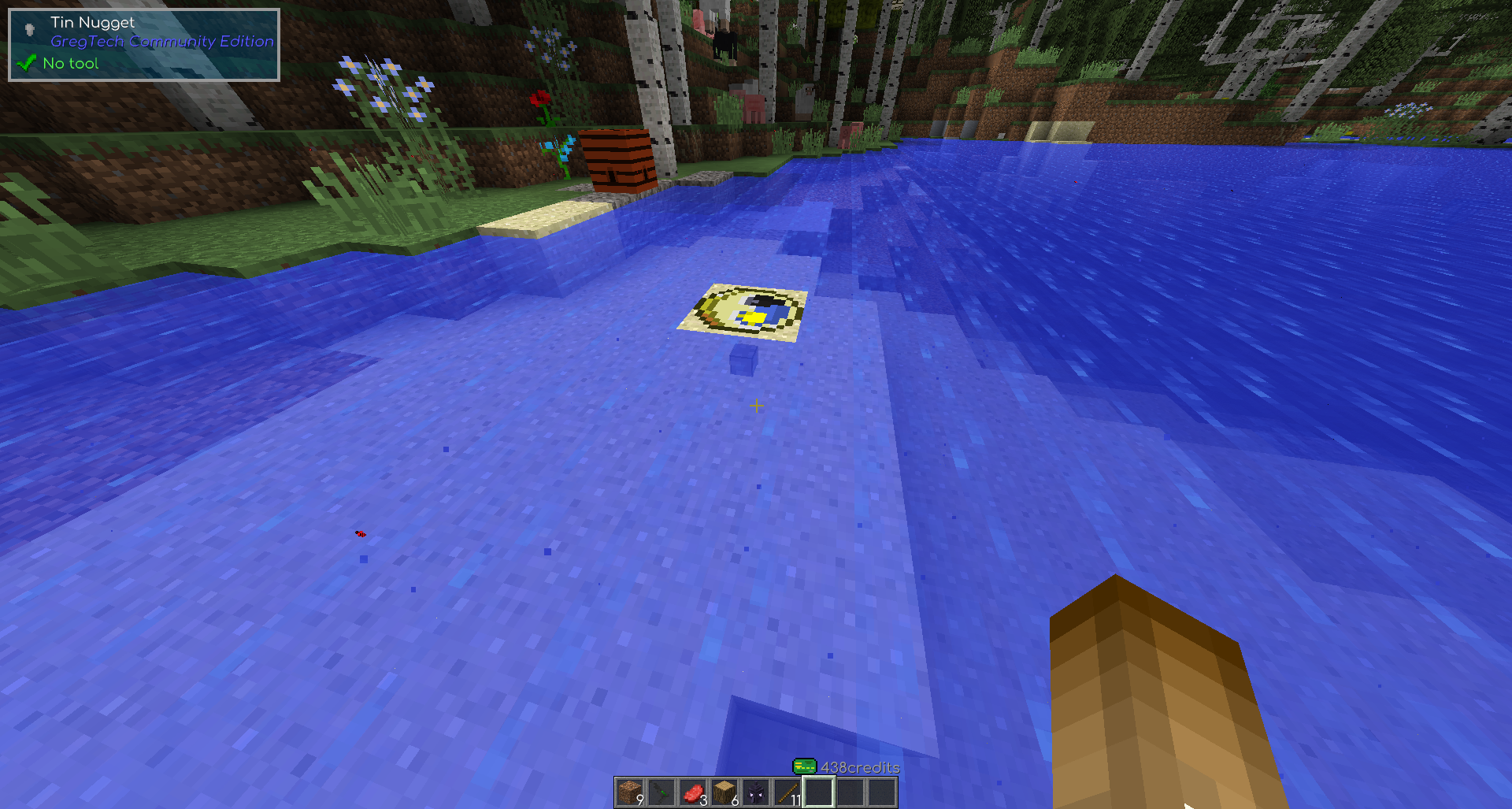Click the 438credits counter text

858,766
